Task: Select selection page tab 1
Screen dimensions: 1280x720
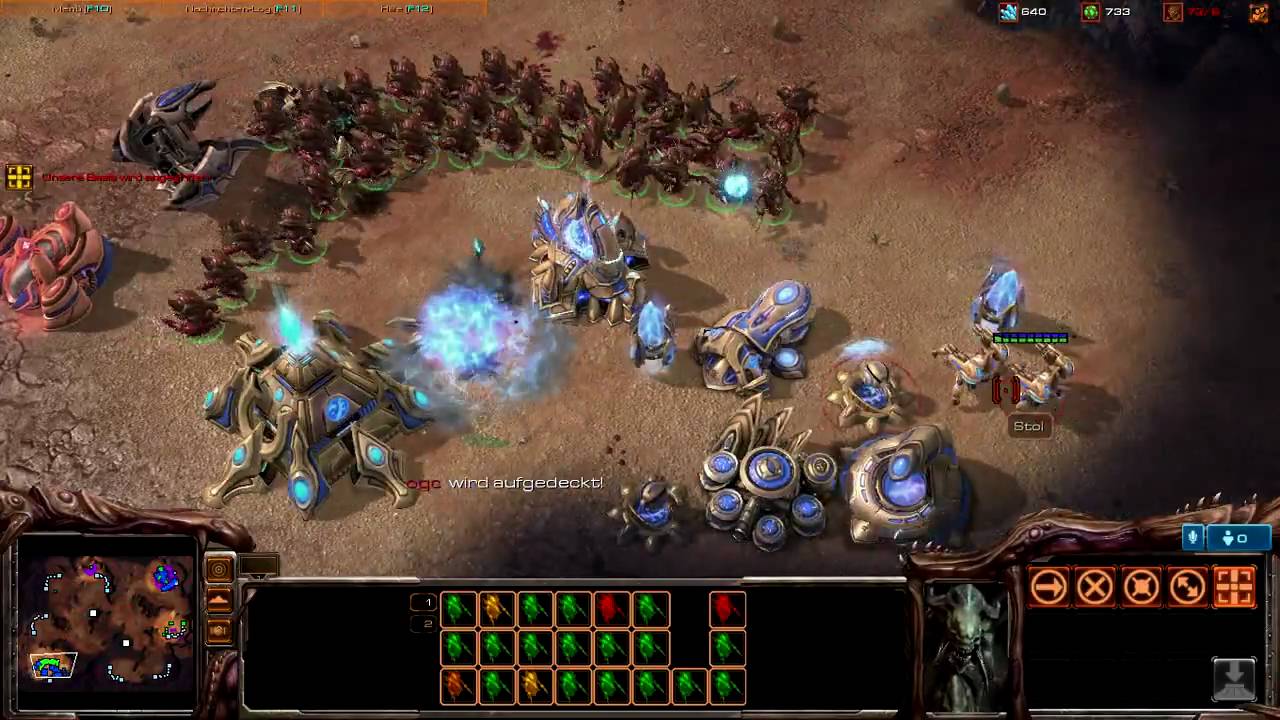Action: 426,602
